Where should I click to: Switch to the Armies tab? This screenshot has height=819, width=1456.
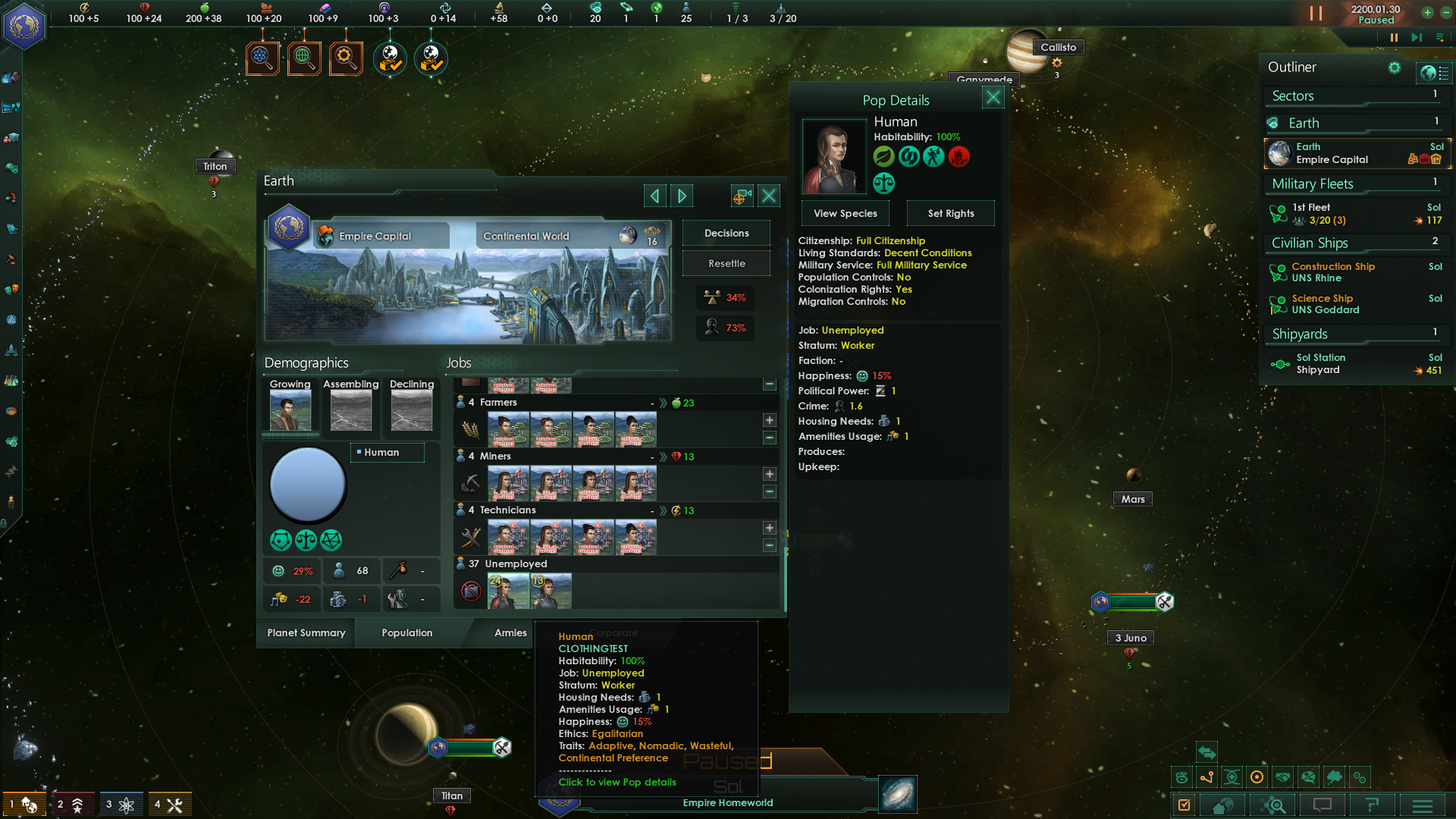coord(510,632)
